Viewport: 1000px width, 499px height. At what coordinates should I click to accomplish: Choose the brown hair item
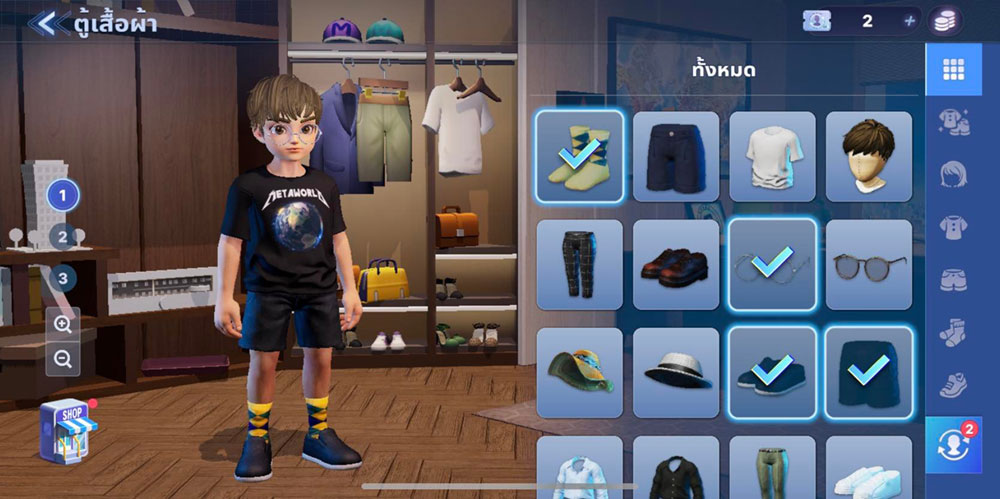(x=868, y=156)
